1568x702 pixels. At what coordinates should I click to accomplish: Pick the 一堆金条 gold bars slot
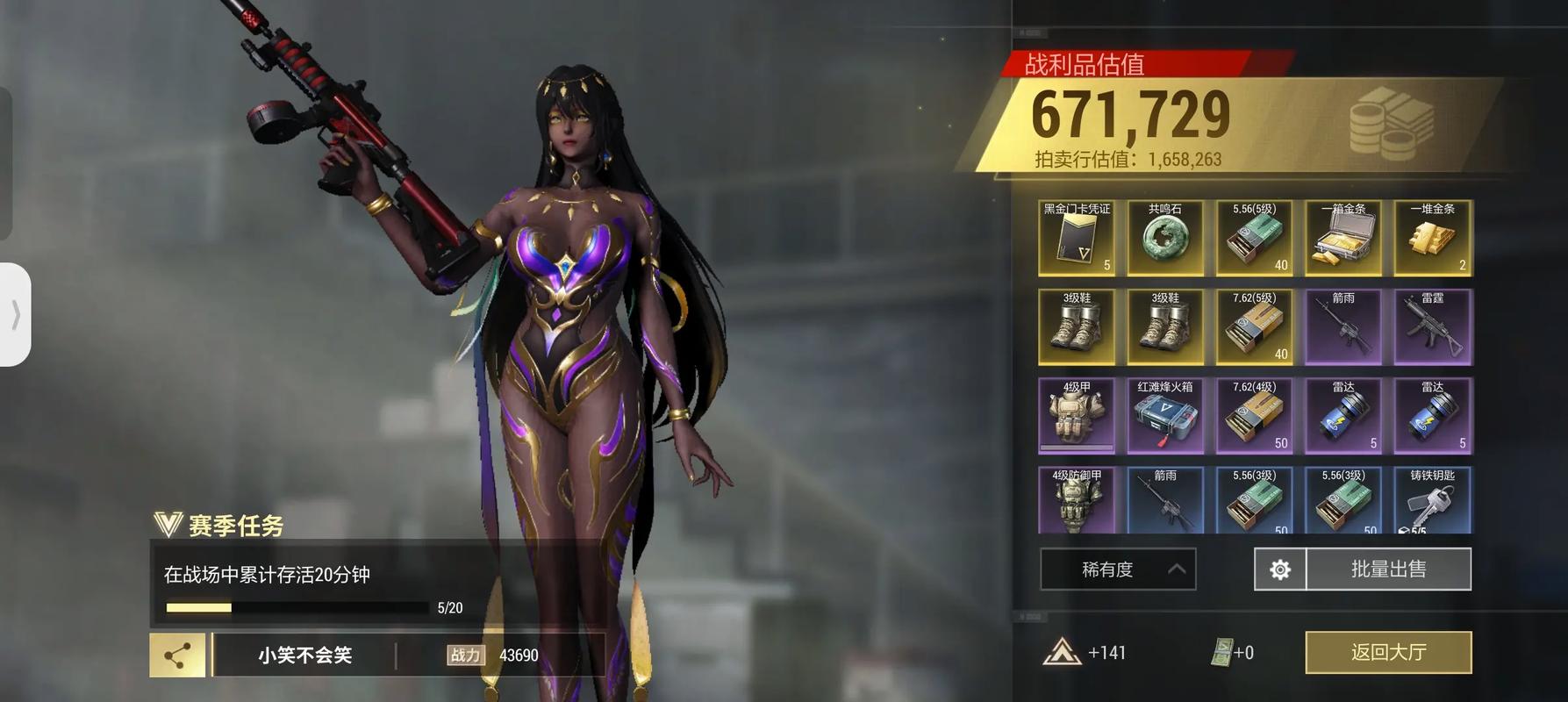1432,239
